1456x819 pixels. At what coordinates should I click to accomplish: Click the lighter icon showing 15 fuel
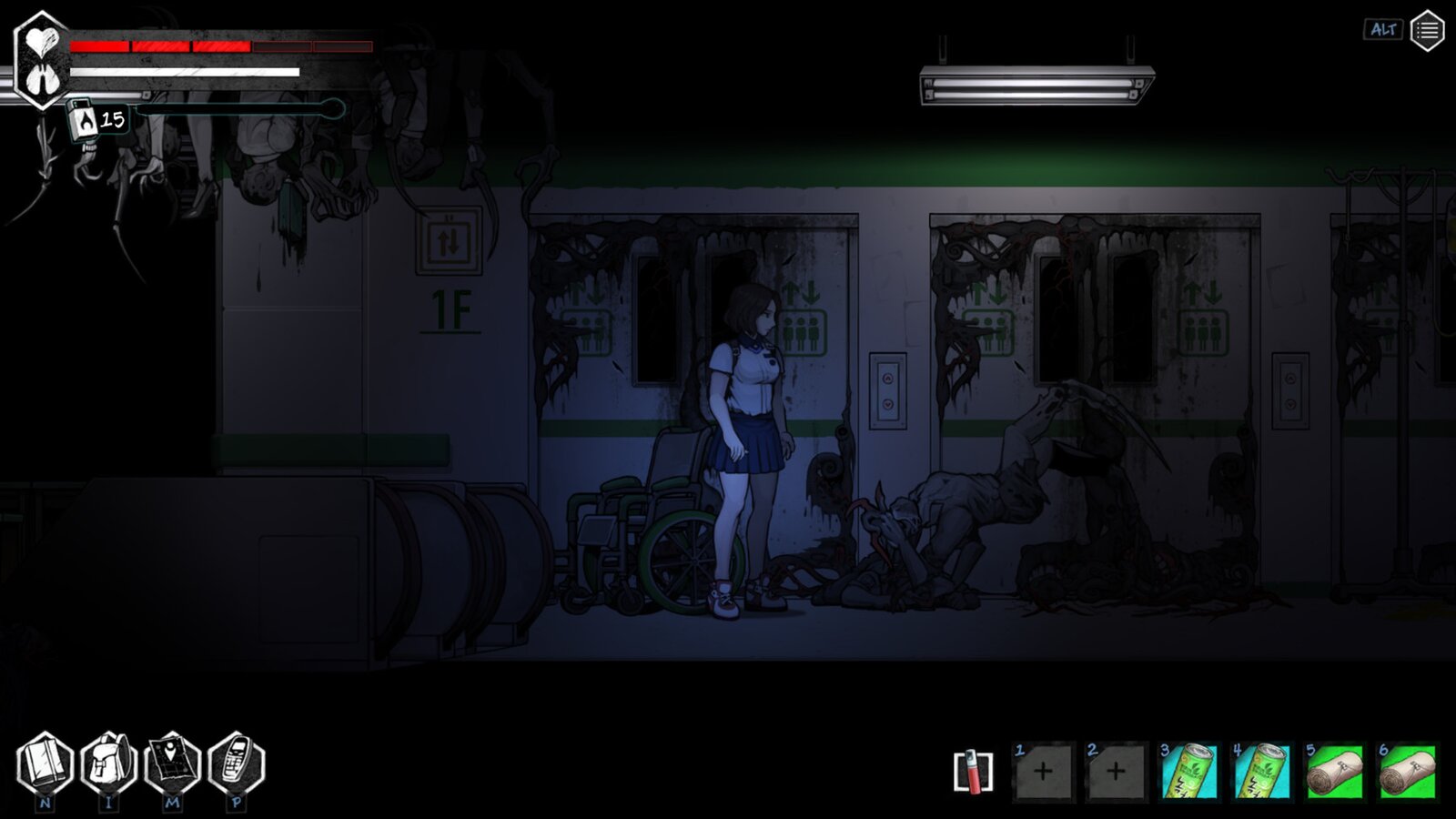pos(84,119)
